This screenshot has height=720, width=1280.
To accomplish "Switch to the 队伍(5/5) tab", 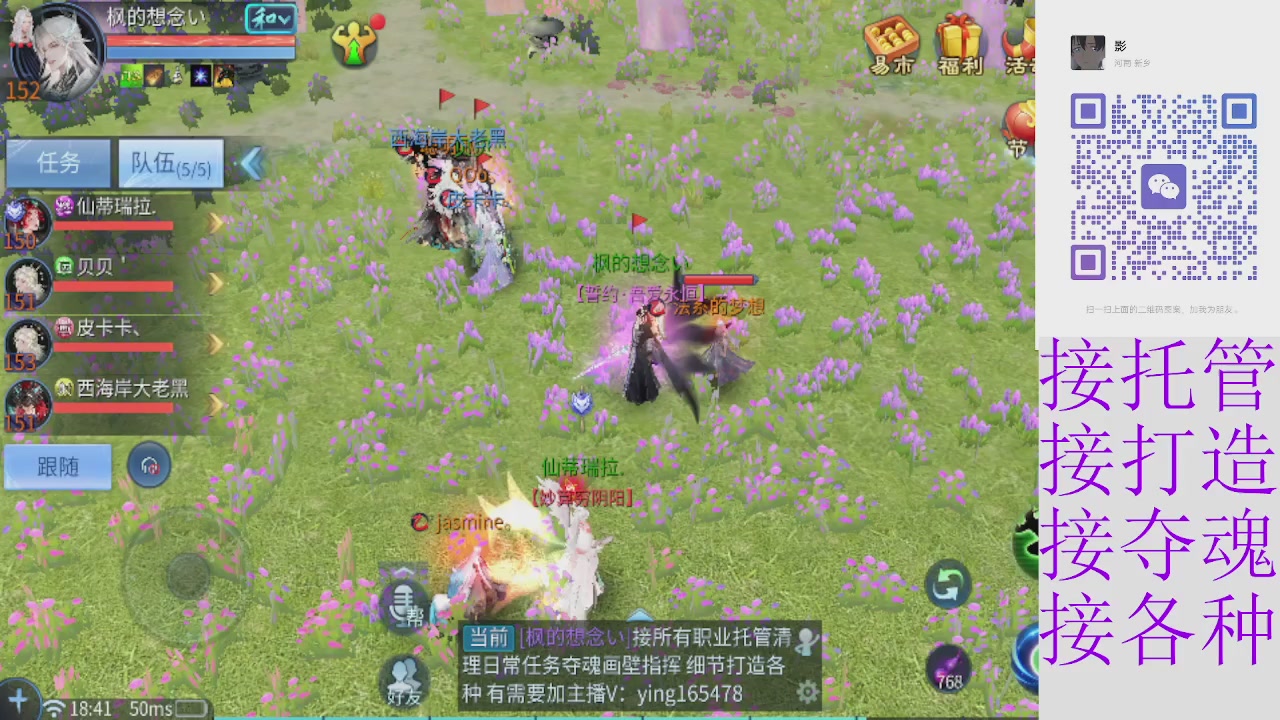I will coord(170,163).
